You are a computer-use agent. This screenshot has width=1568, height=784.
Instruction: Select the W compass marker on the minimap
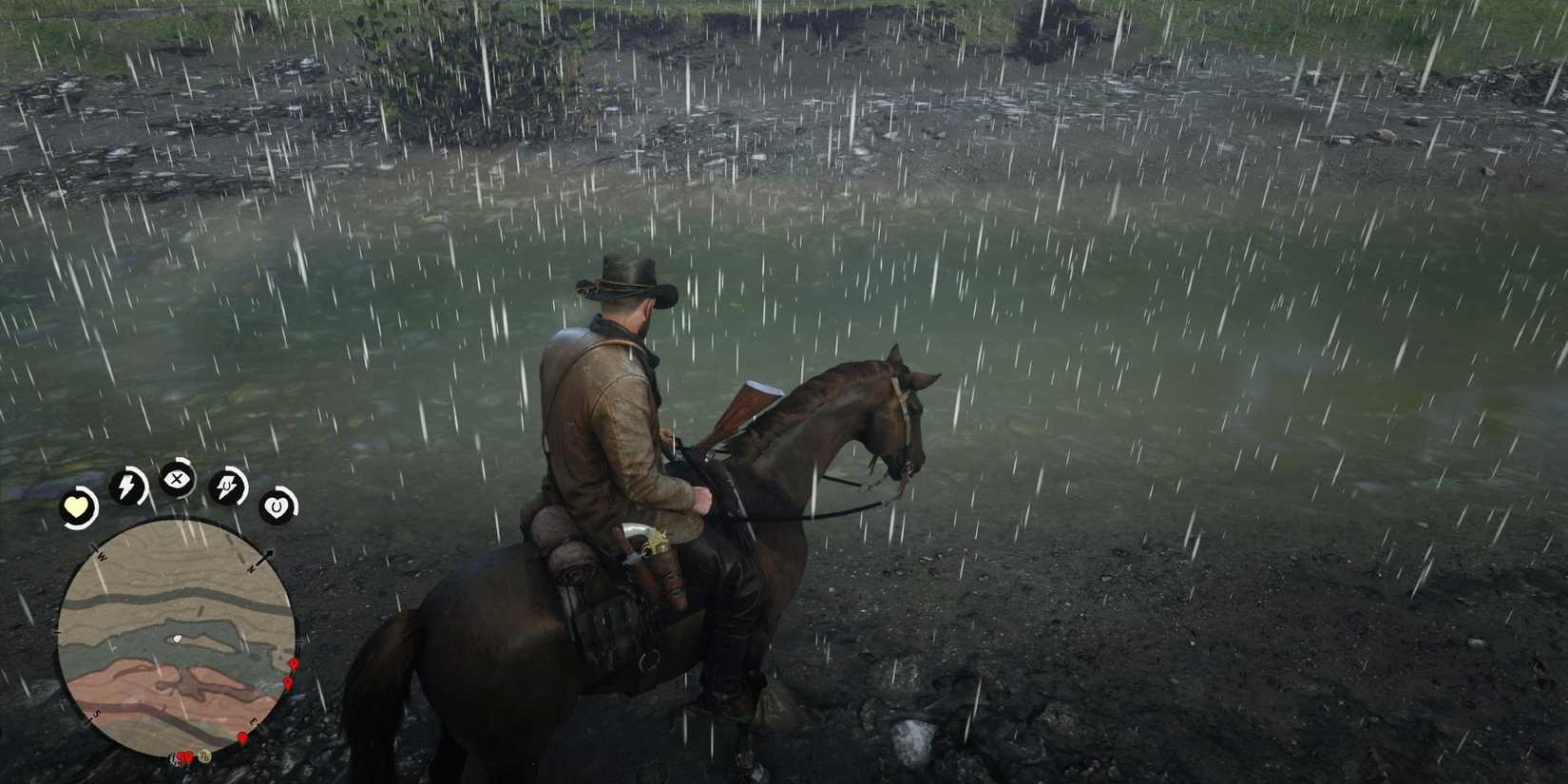point(101,555)
